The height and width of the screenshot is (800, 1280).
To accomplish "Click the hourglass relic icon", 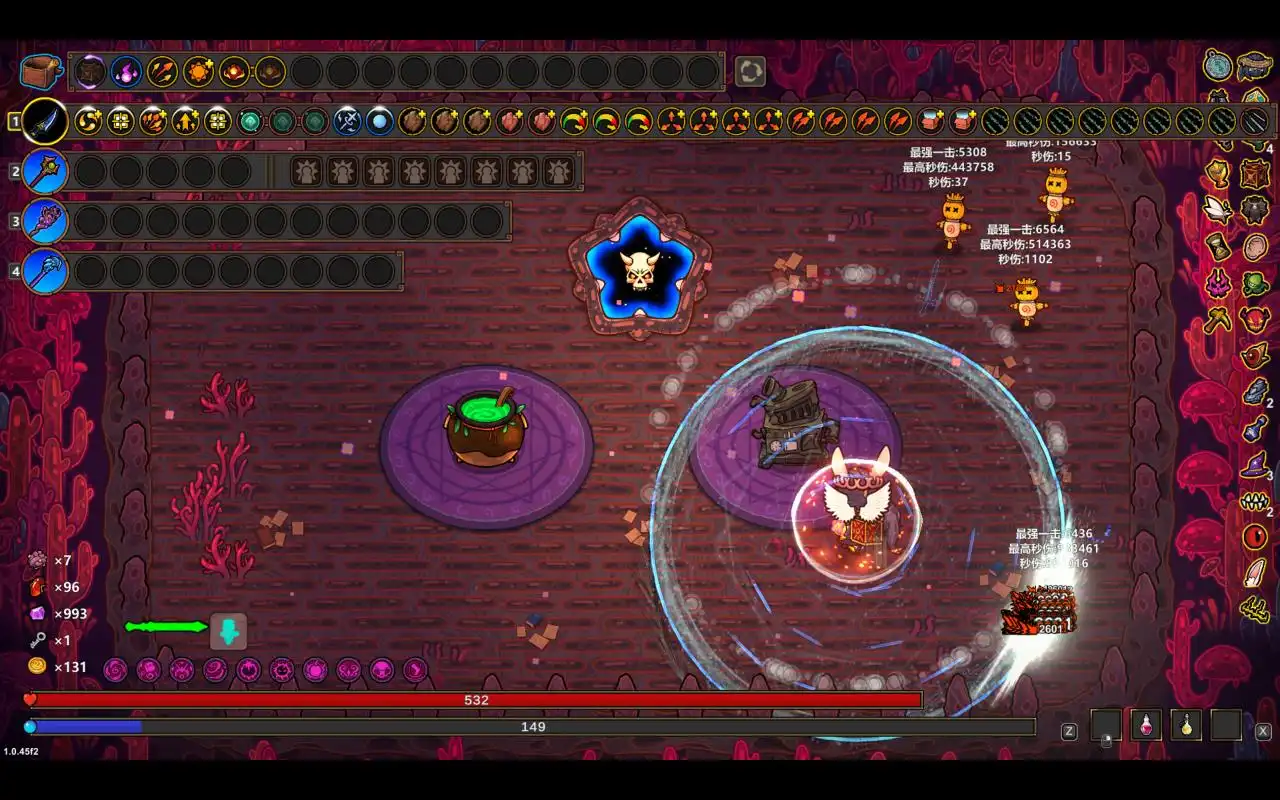I will point(1218,247).
